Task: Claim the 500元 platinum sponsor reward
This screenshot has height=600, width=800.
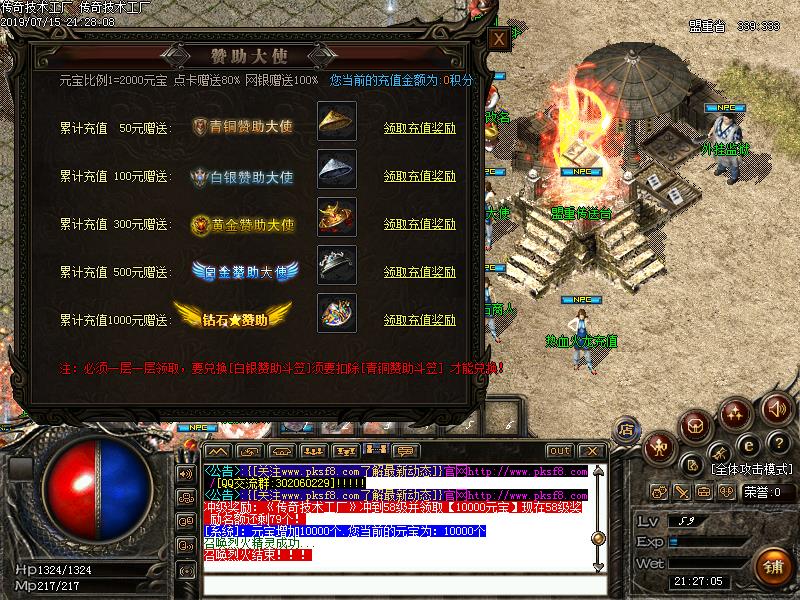Action: [x=420, y=272]
